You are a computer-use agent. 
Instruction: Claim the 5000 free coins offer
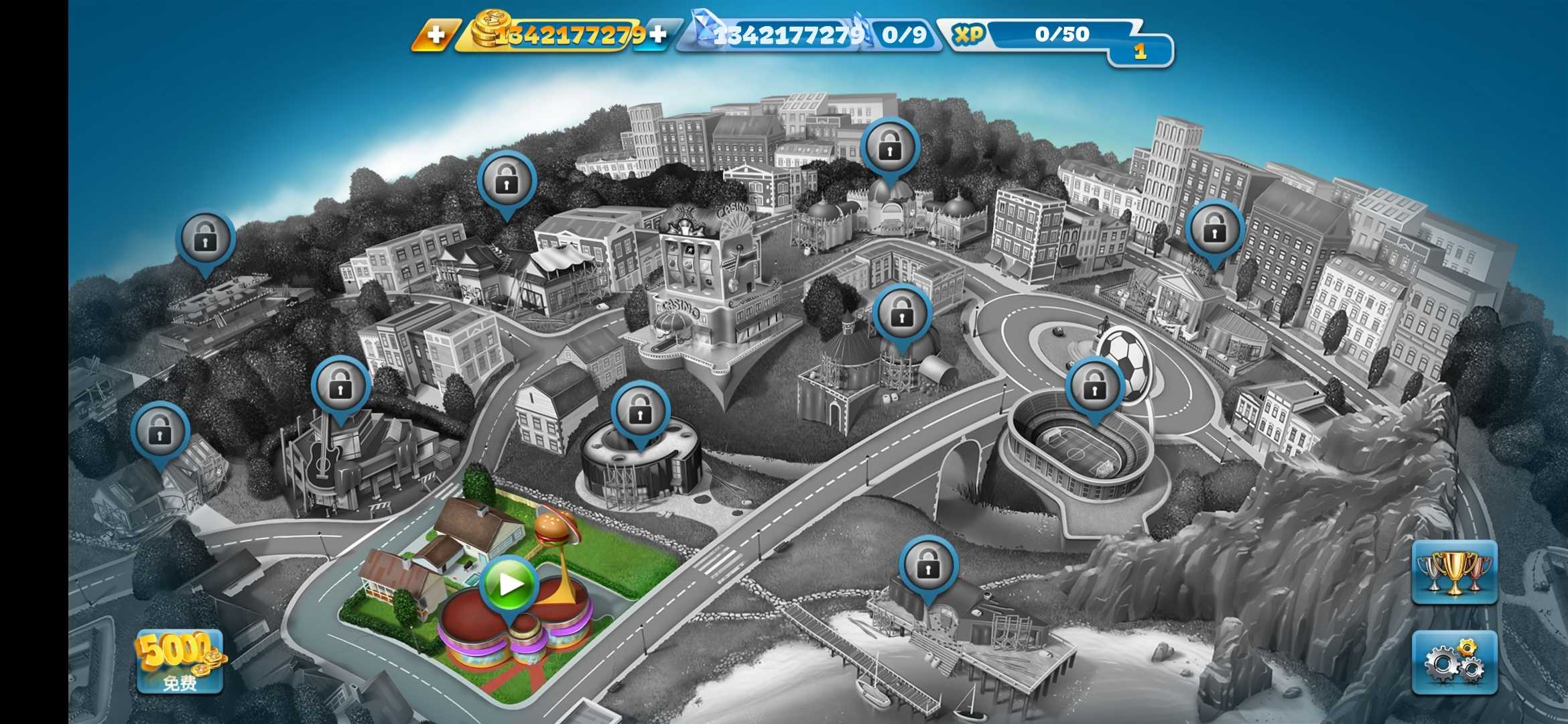click(x=180, y=661)
